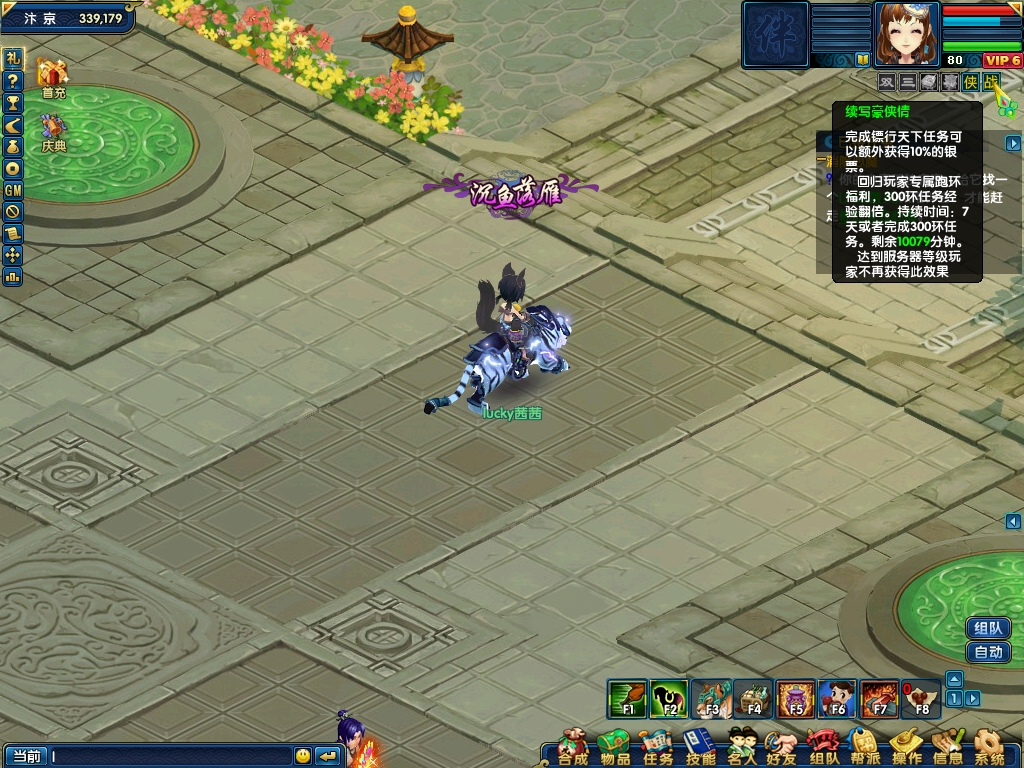Open the 任务 quest menu
This screenshot has height=768, width=1024.
(x=657, y=746)
